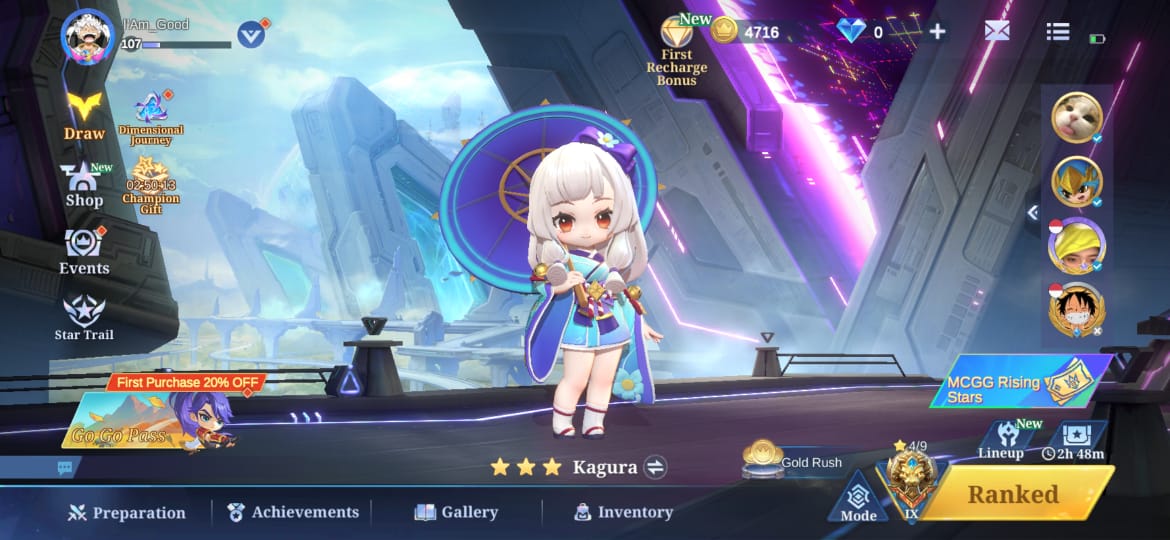Open MCGG Rising Stars banner
Image resolution: width=1170 pixels, height=540 pixels.
pos(1020,382)
